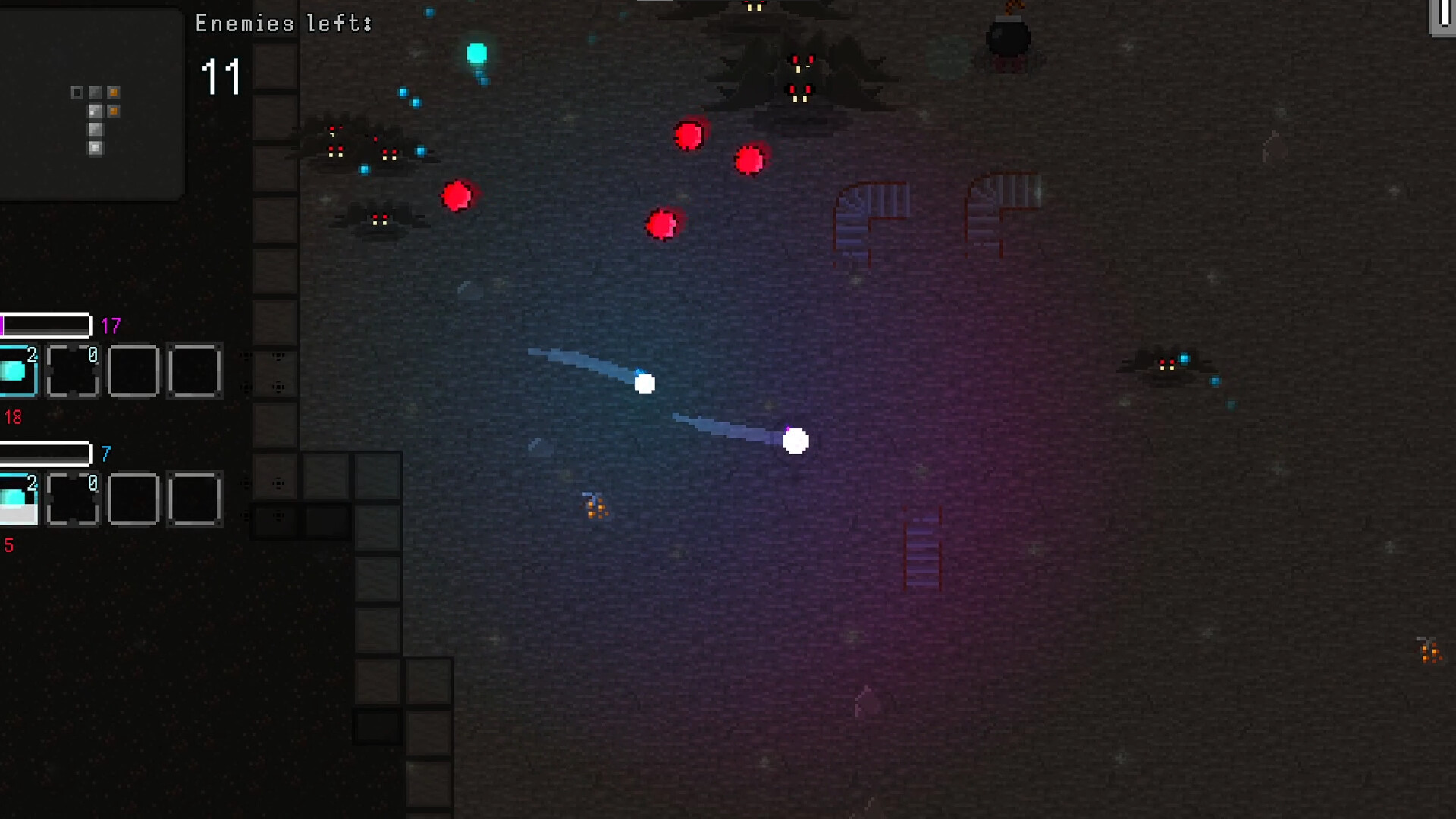Open the third empty item slot of player one
Screen dimensions: 1456x819
pyautogui.click(x=133, y=371)
